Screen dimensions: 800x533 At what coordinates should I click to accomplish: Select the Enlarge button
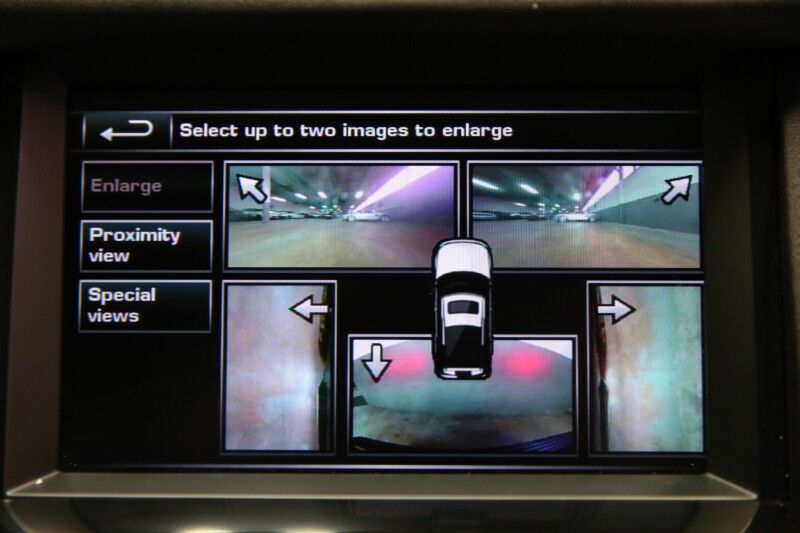(146, 186)
